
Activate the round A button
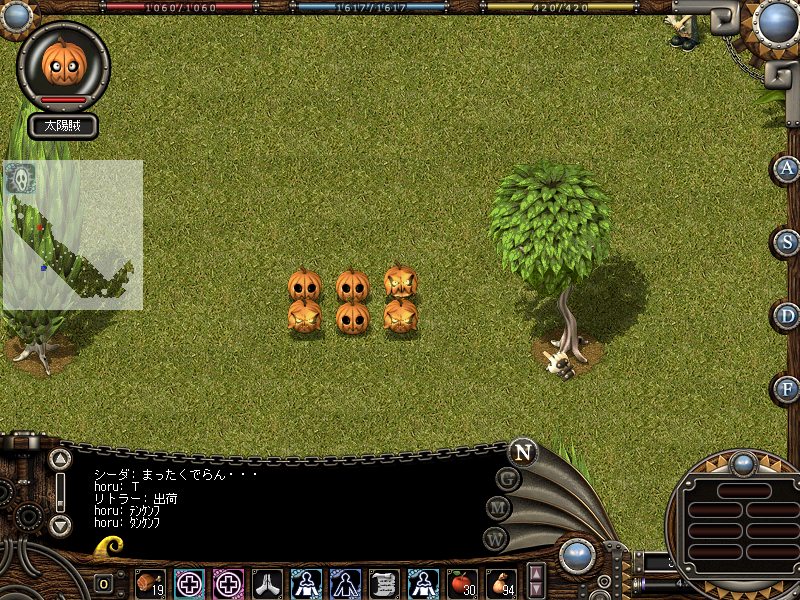coord(788,168)
